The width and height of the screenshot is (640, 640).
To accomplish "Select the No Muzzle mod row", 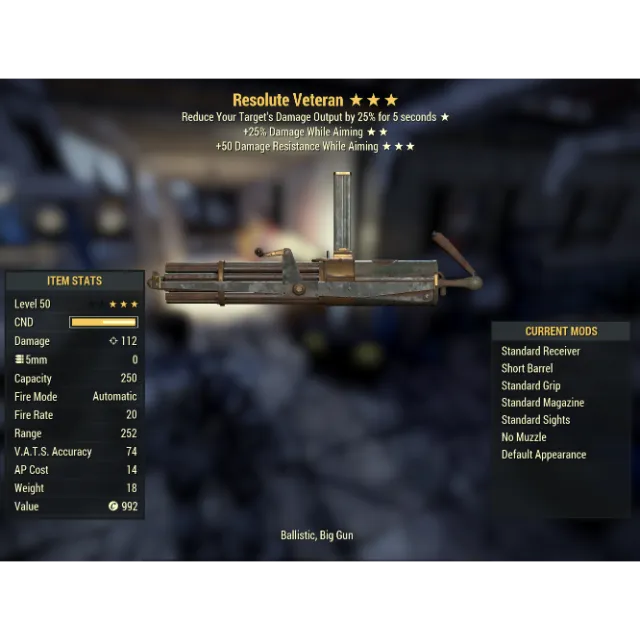I will coord(523,437).
